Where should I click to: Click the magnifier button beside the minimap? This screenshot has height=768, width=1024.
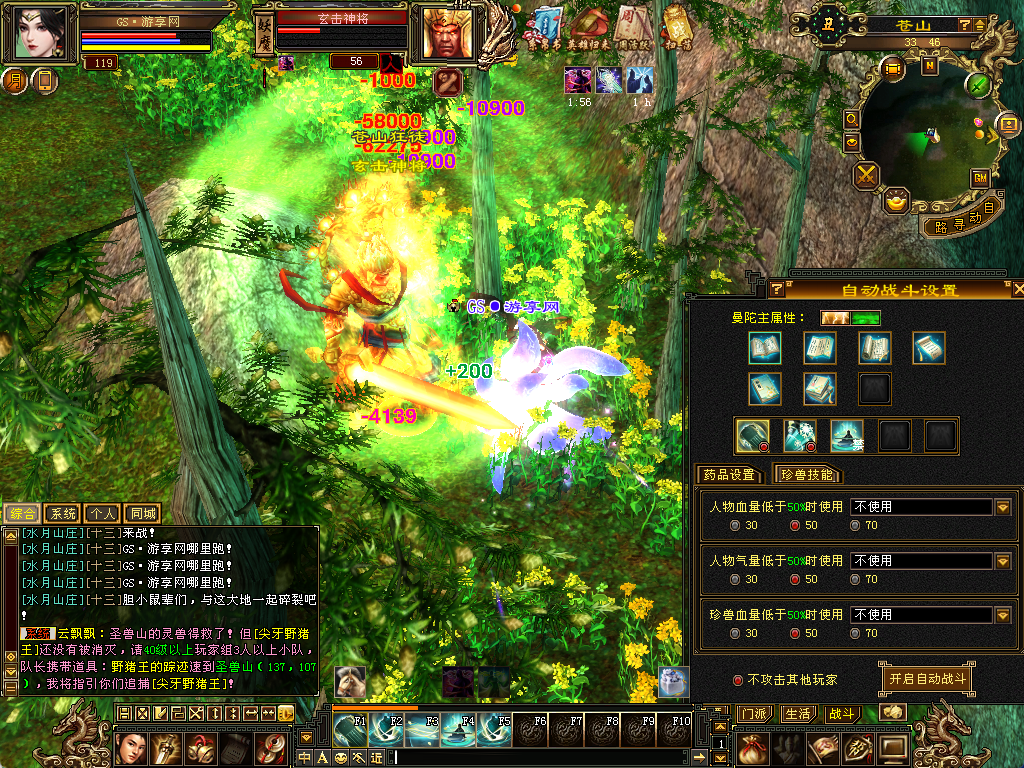851,119
